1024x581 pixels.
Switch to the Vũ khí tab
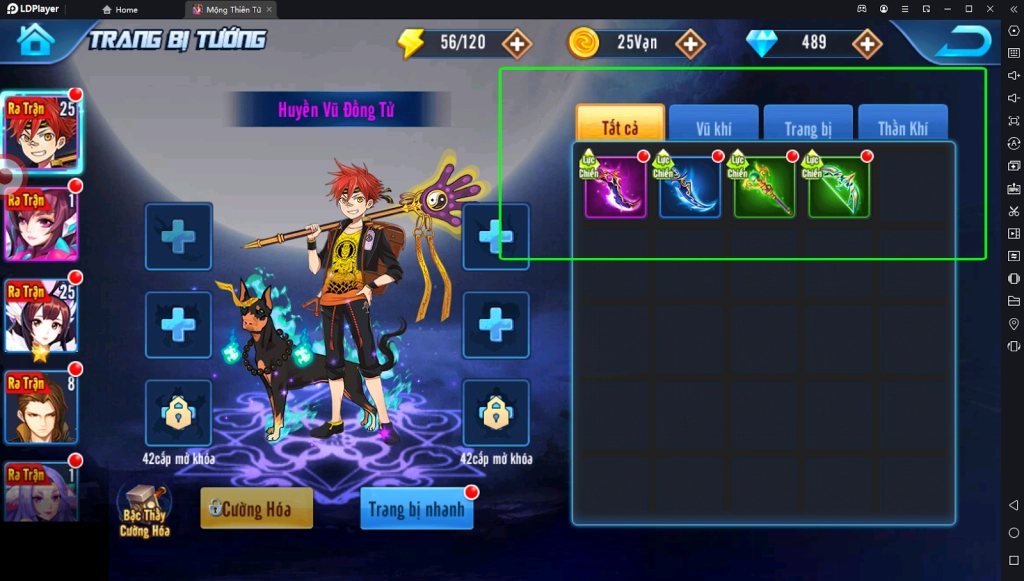pyautogui.click(x=714, y=127)
